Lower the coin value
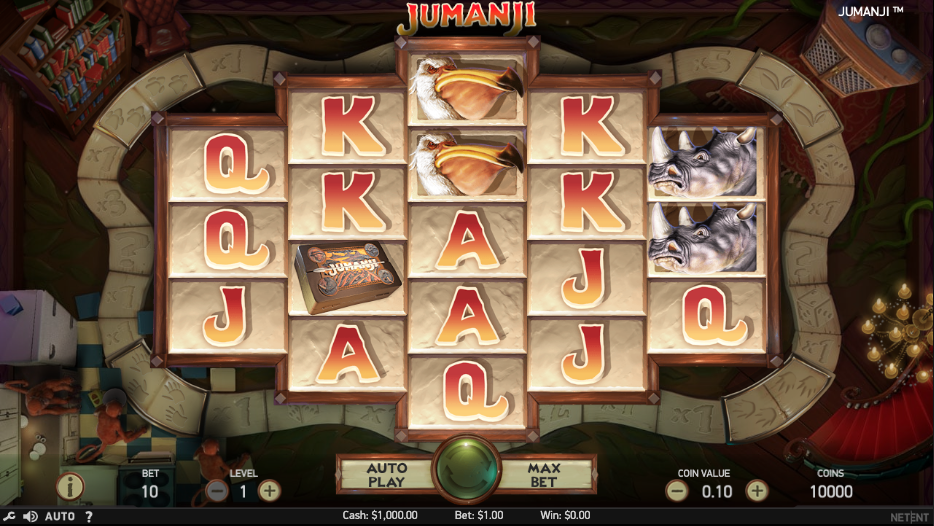 click(x=677, y=491)
